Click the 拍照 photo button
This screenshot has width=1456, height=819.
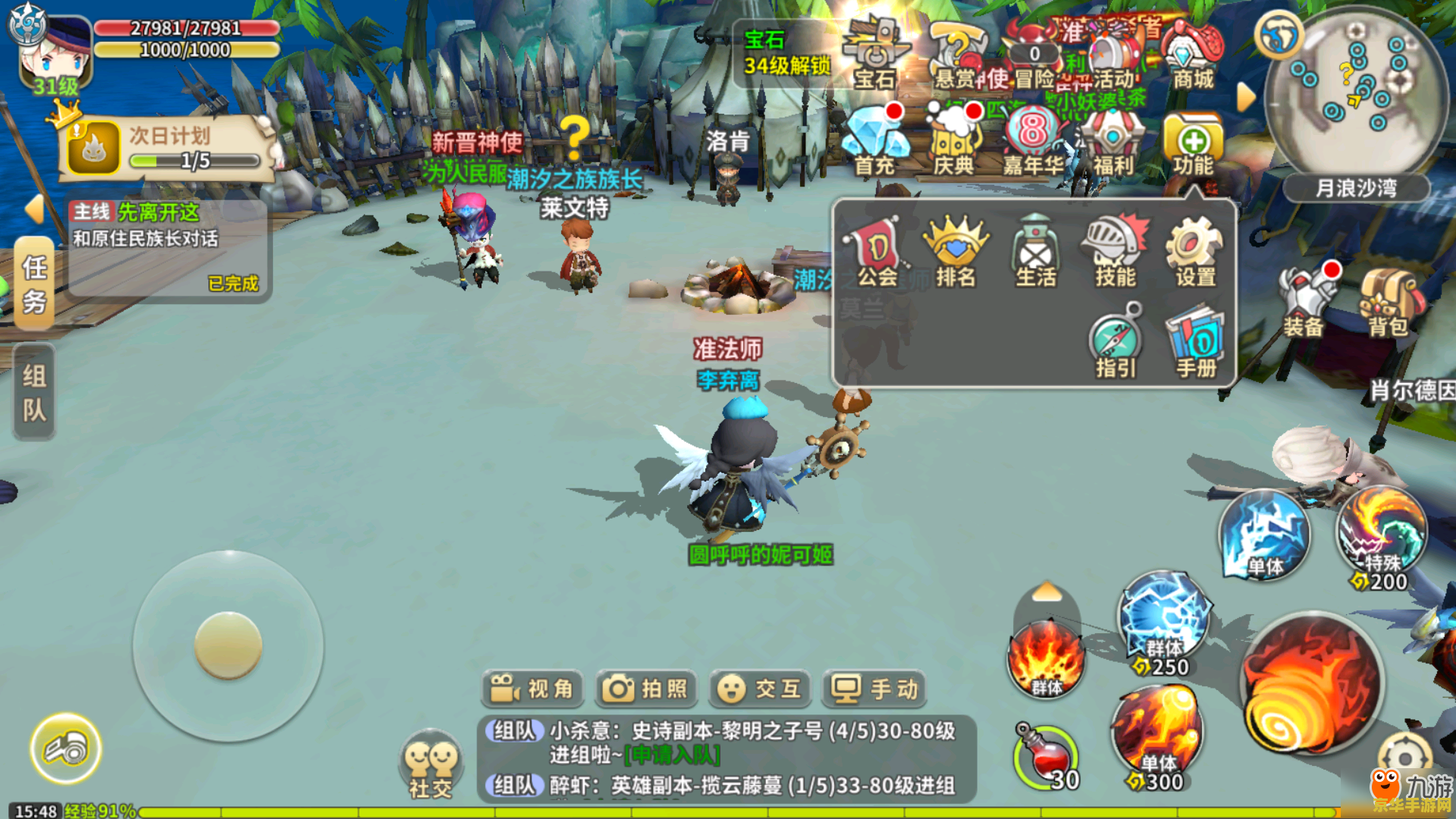point(645,689)
